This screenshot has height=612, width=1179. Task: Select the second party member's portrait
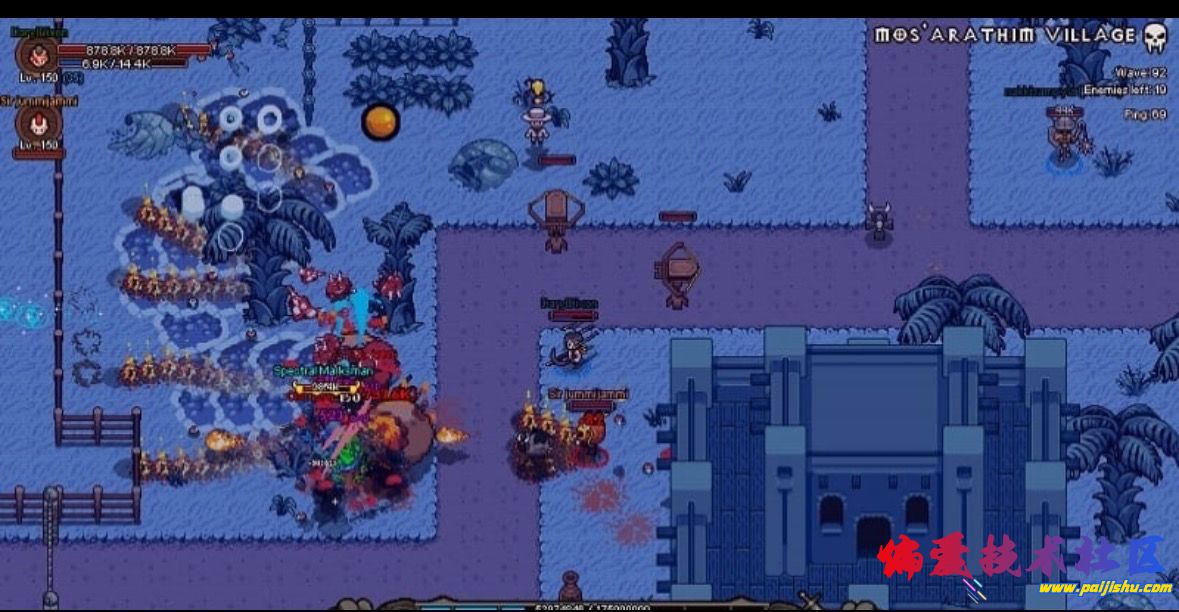pyautogui.click(x=38, y=125)
